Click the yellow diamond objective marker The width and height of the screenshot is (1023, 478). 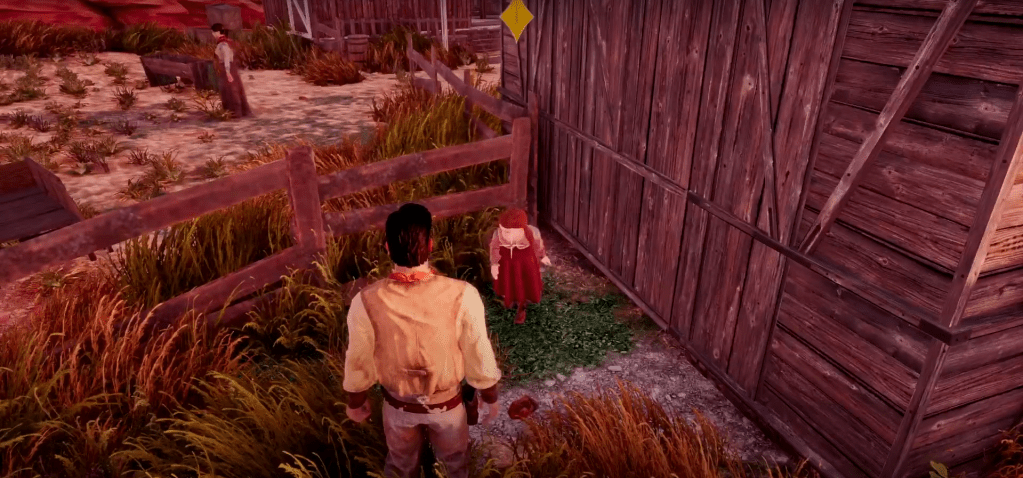coord(516,18)
